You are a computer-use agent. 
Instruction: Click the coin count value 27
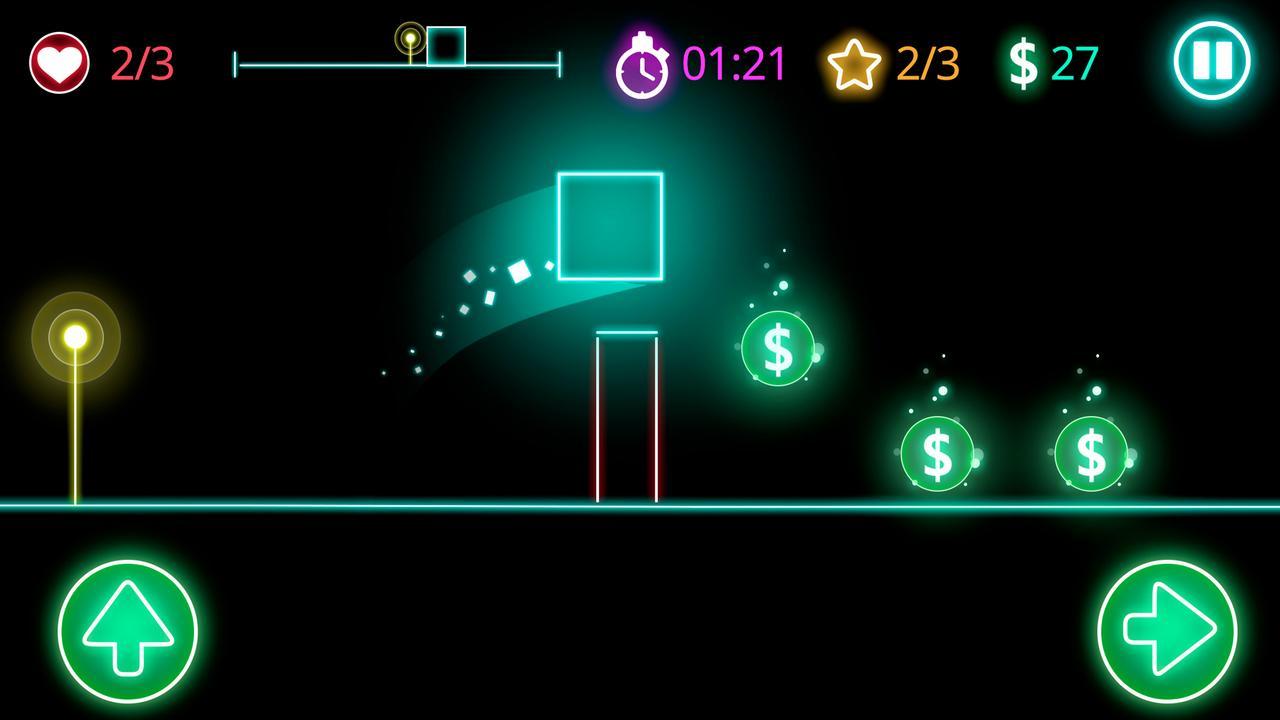click(1074, 62)
